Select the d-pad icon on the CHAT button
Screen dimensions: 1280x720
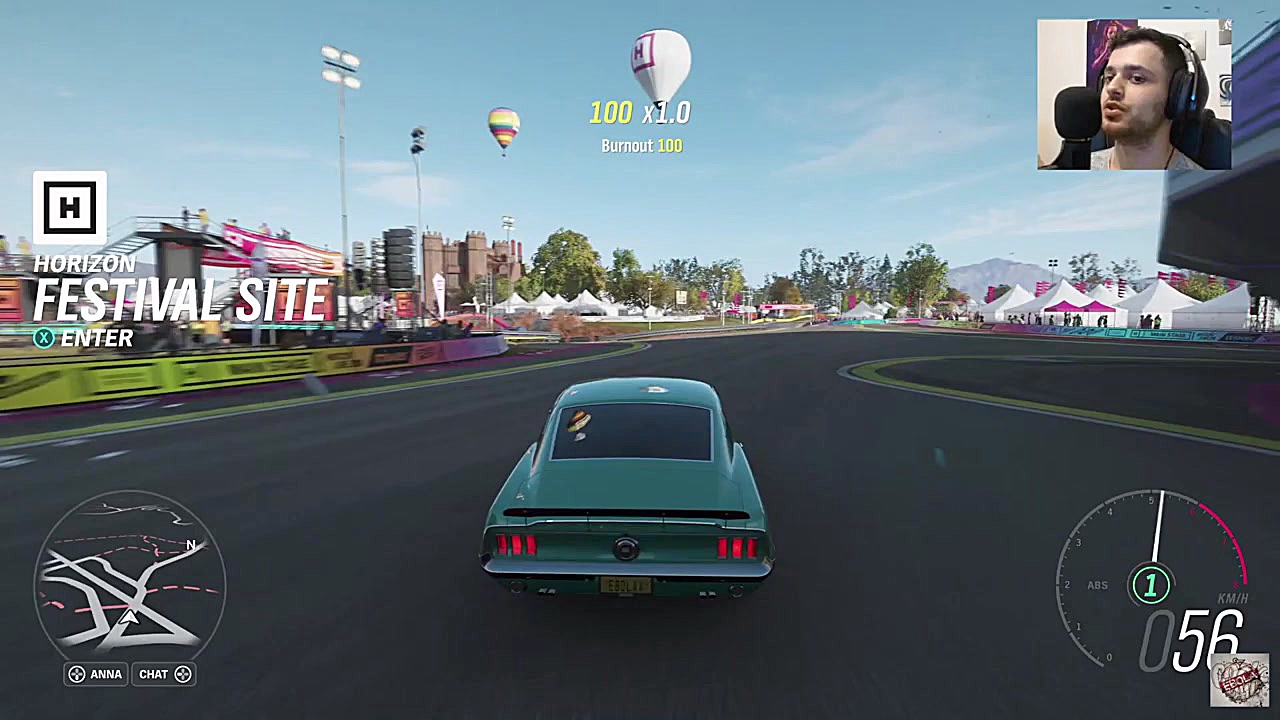click(x=183, y=674)
